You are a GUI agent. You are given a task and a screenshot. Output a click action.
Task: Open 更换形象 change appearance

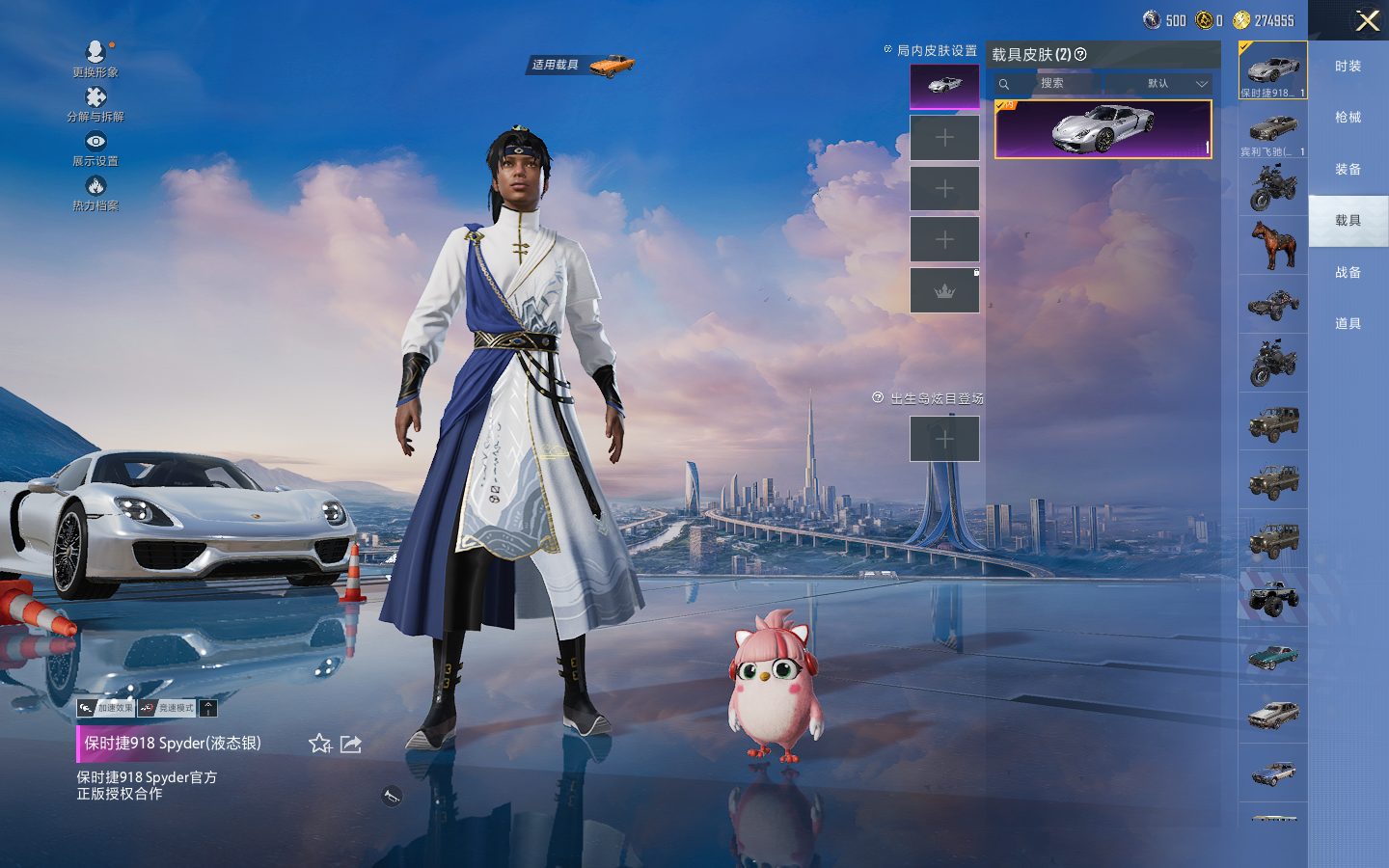click(95, 58)
